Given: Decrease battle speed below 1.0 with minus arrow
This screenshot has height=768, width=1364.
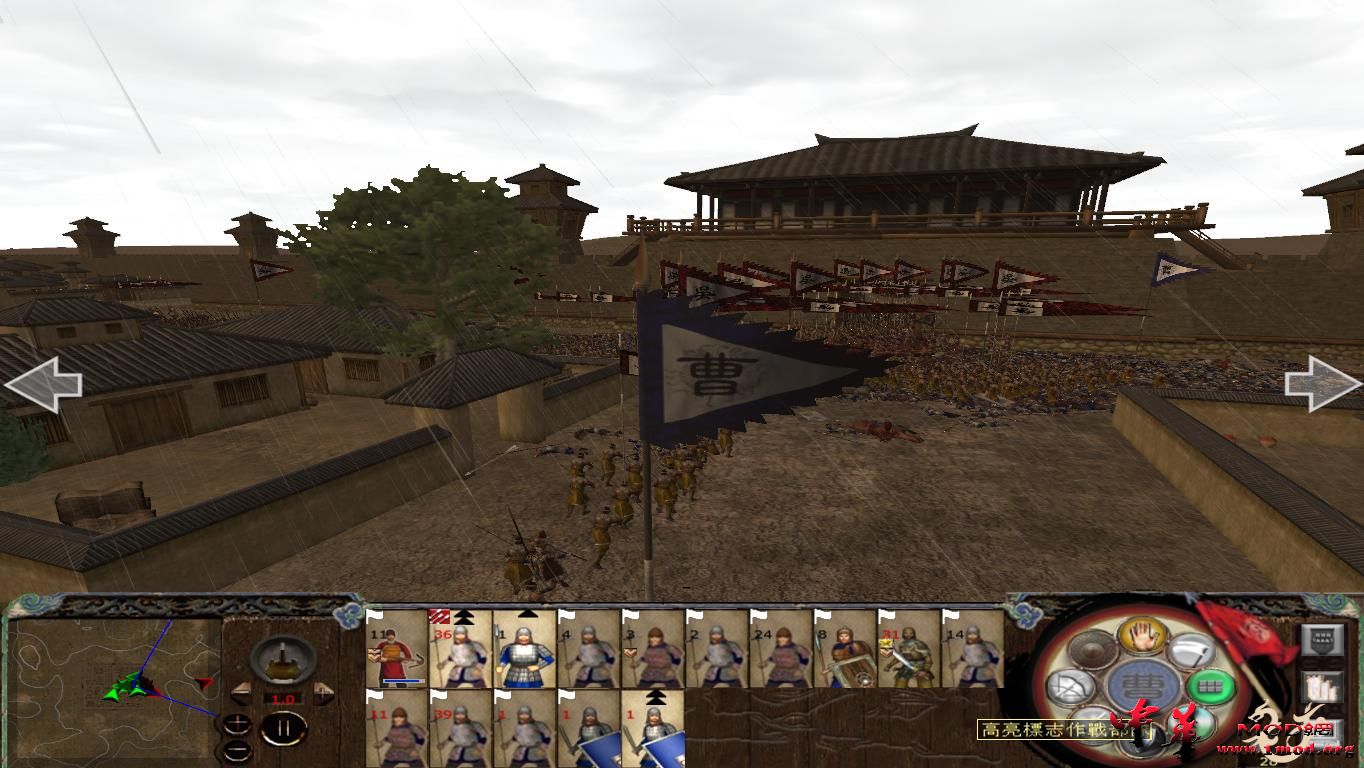Looking at the screenshot, I should tap(241, 694).
